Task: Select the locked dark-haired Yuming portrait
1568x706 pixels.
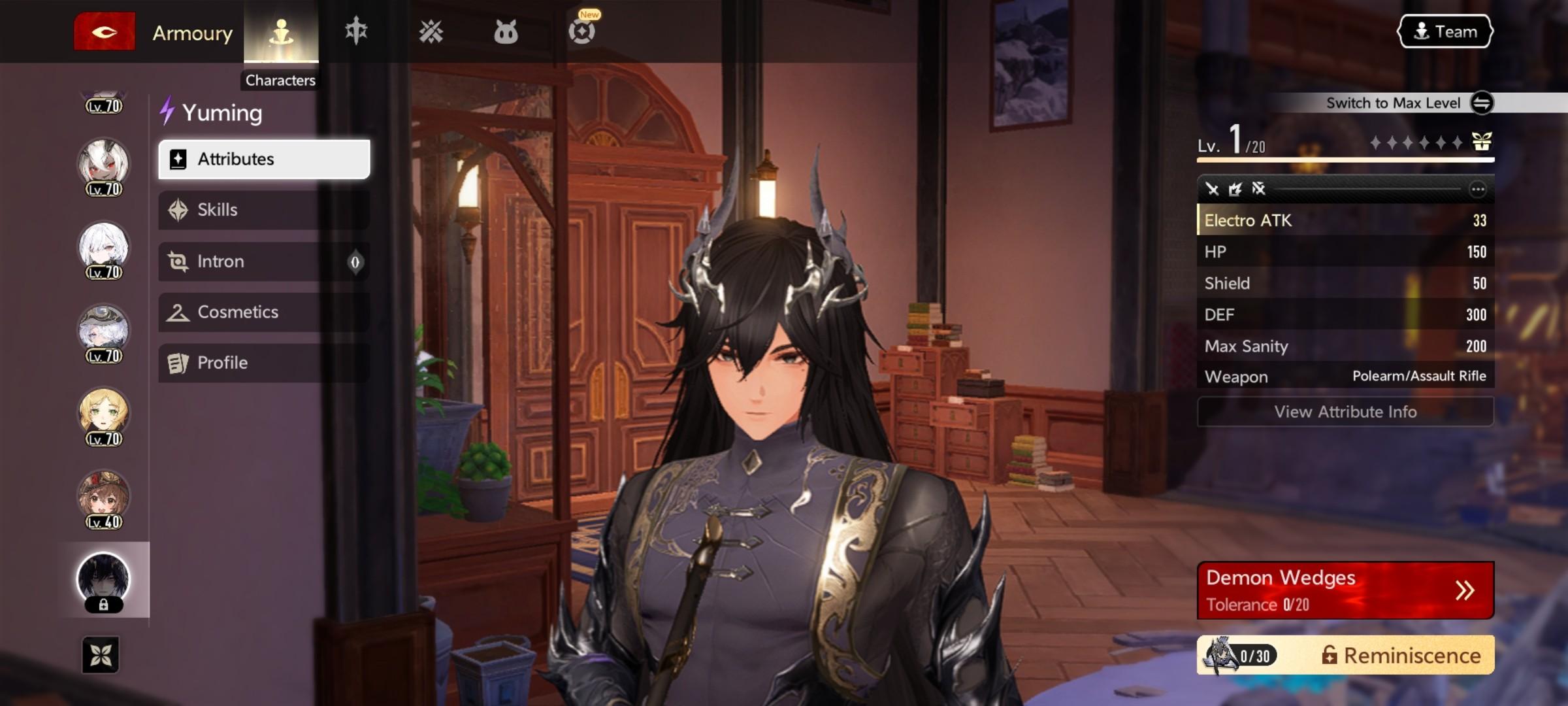Action: (x=103, y=580)
